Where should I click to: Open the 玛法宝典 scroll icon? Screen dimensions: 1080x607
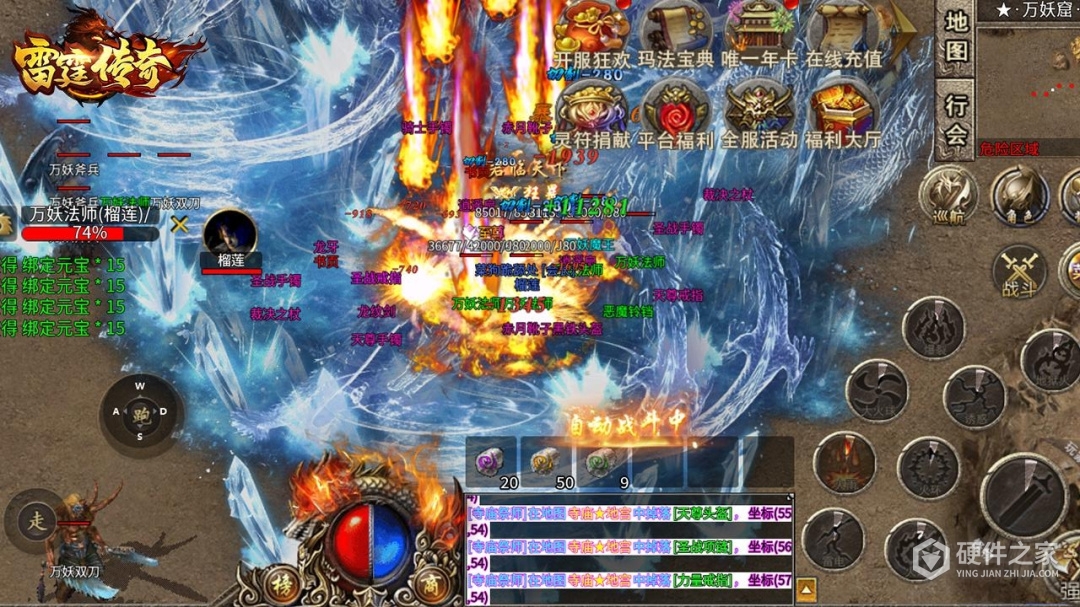pos(676,30)
